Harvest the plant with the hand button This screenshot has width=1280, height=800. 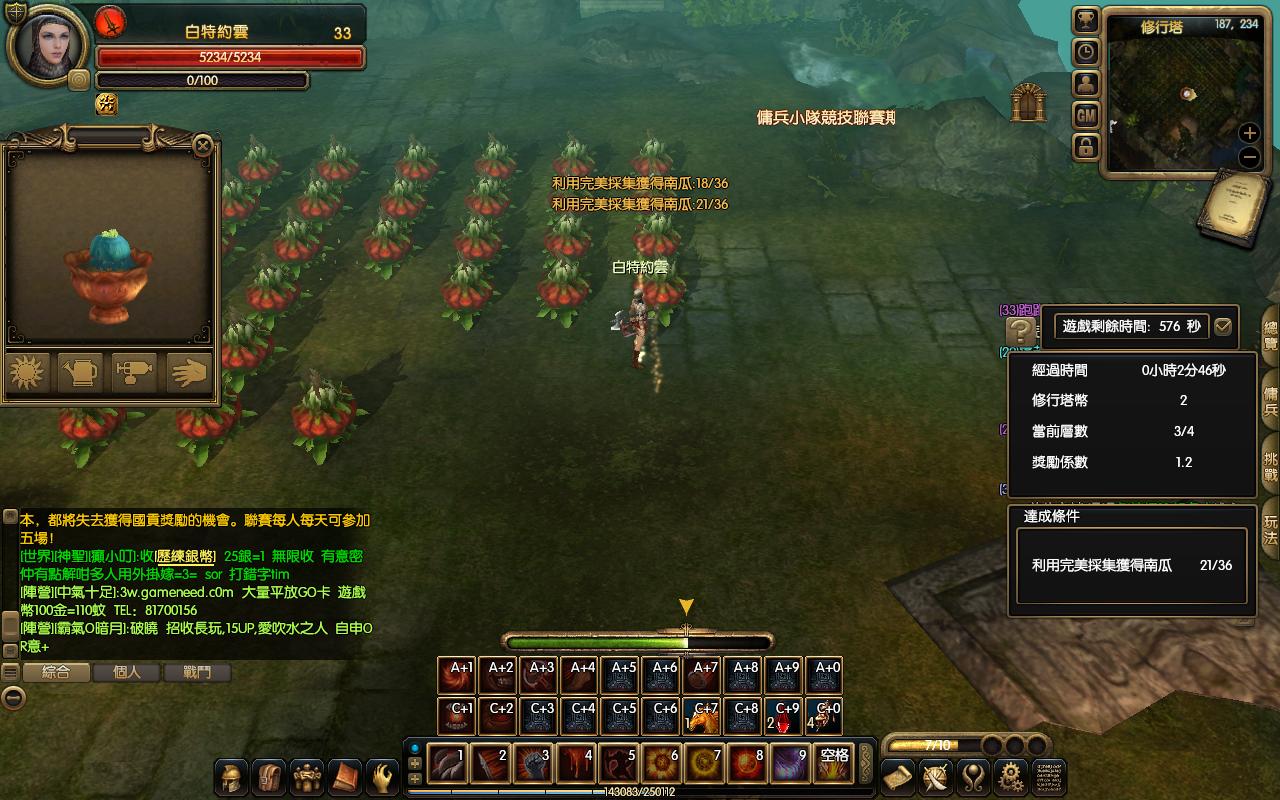pos(188,372)
